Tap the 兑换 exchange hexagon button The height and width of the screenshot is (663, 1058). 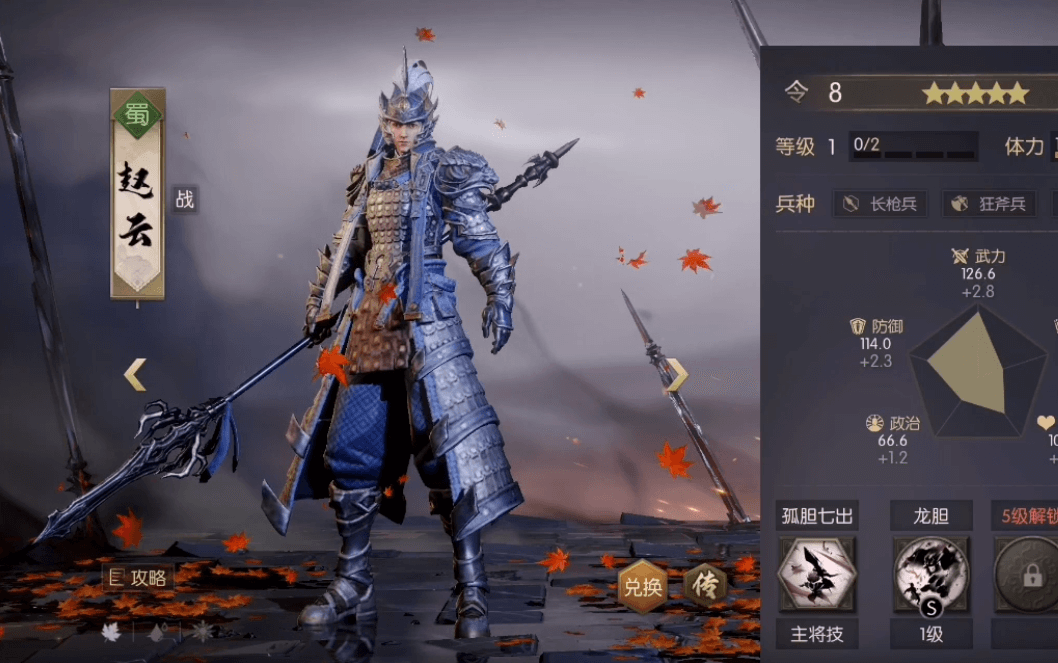point(642,586)
